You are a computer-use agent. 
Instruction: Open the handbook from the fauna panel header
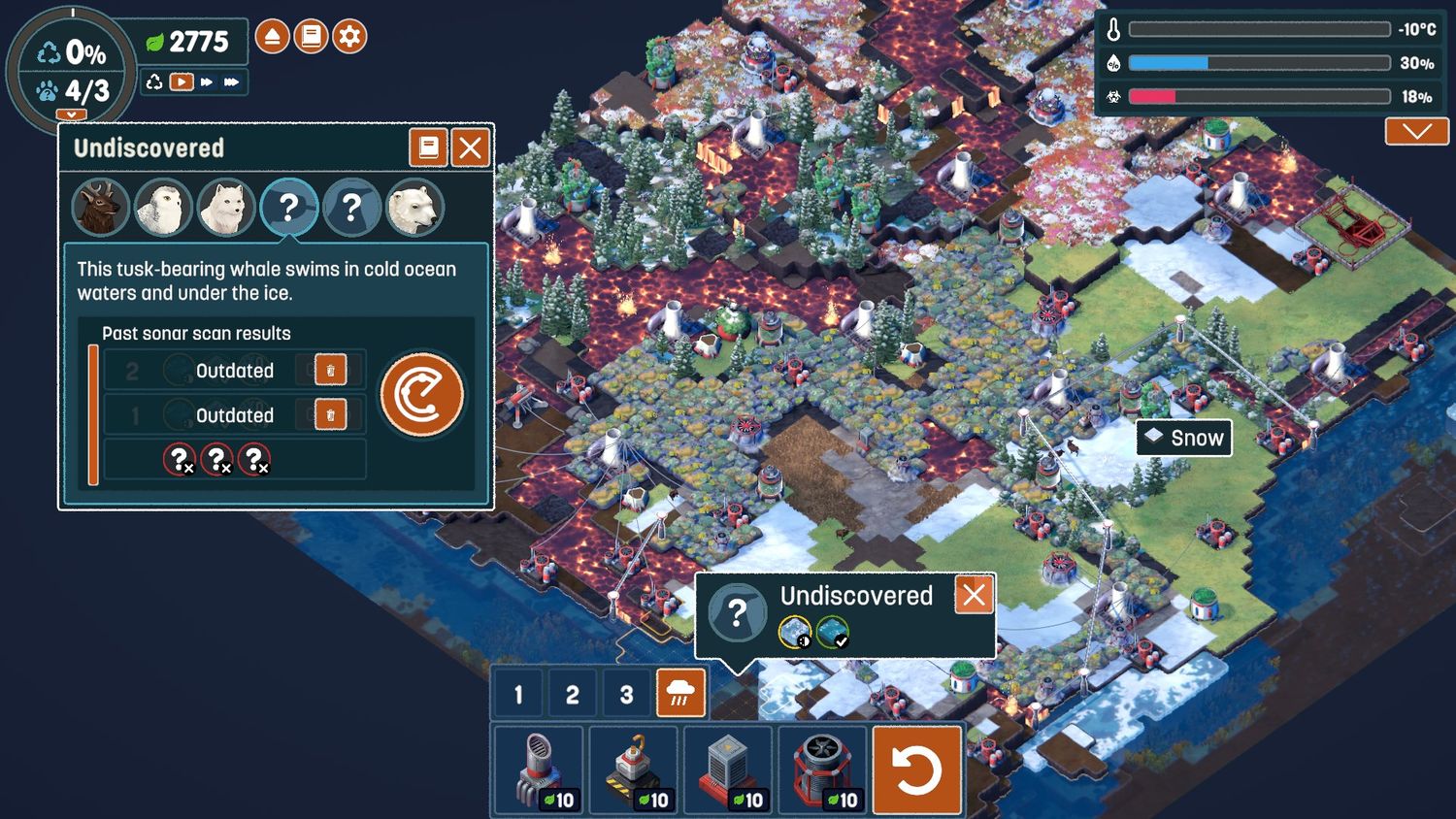pos(428,148)
